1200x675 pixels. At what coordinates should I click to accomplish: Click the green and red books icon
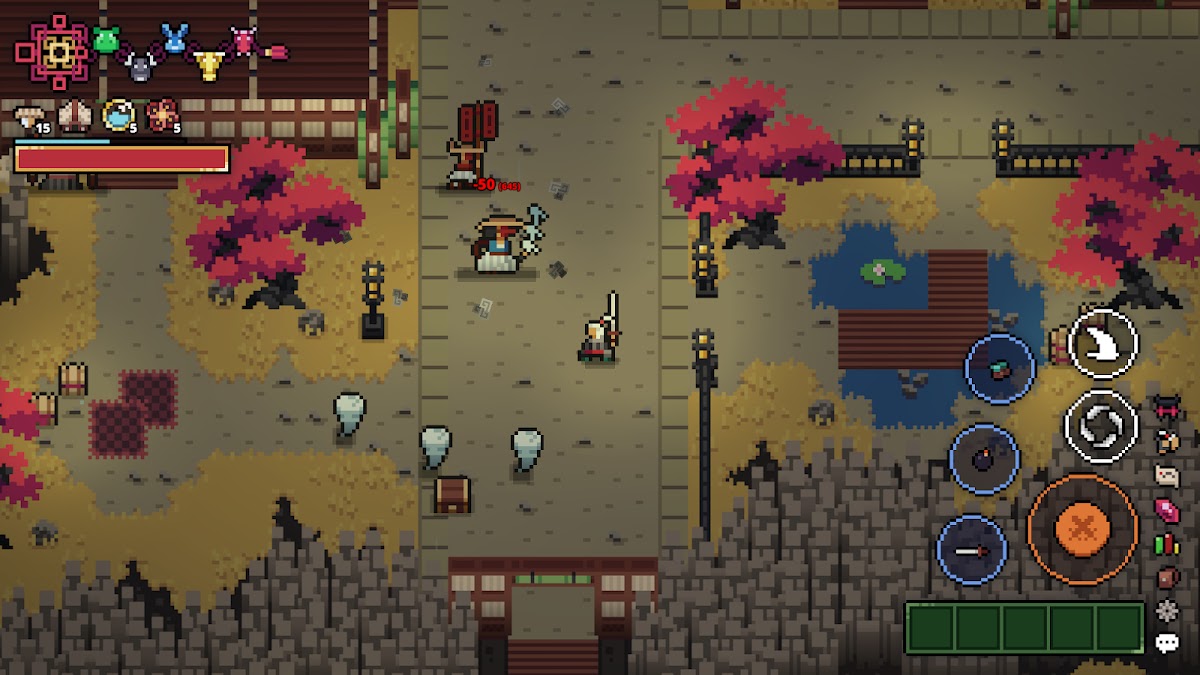tap(1167, 545)
